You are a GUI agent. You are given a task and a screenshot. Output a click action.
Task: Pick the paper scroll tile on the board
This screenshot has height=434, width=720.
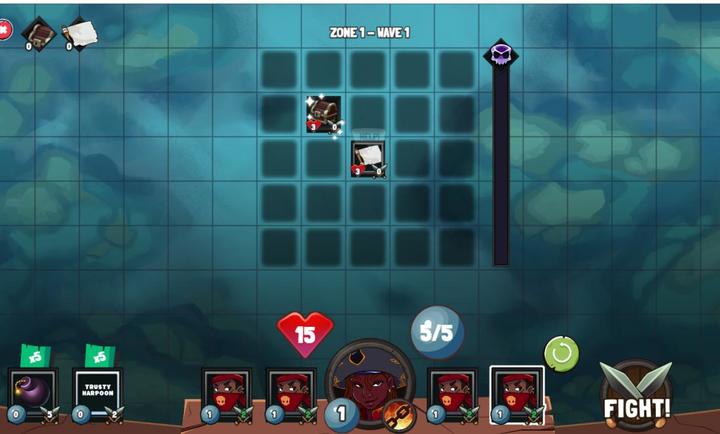(x=368, y=158)
